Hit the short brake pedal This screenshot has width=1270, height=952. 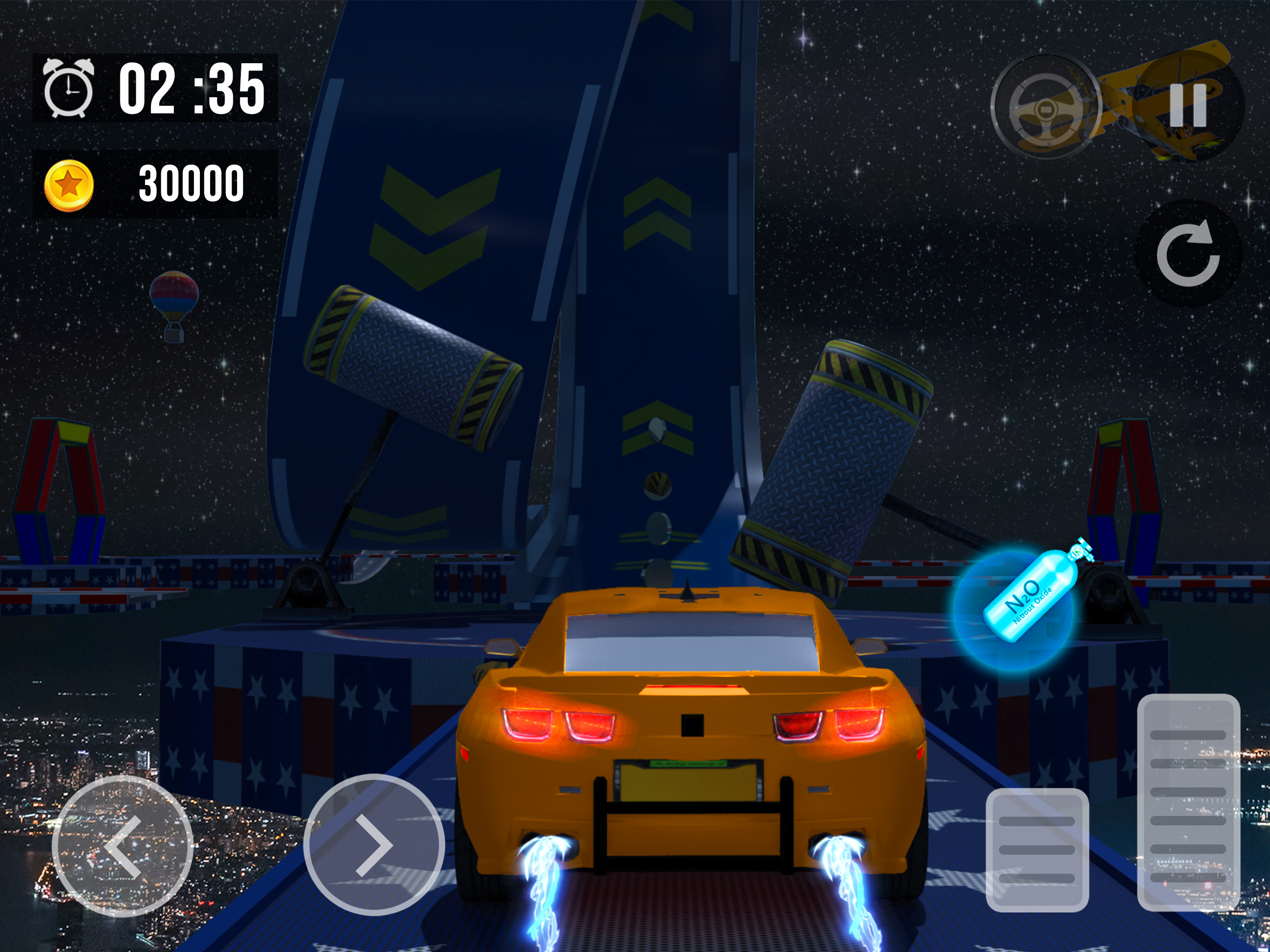(x=1037, y=850)
